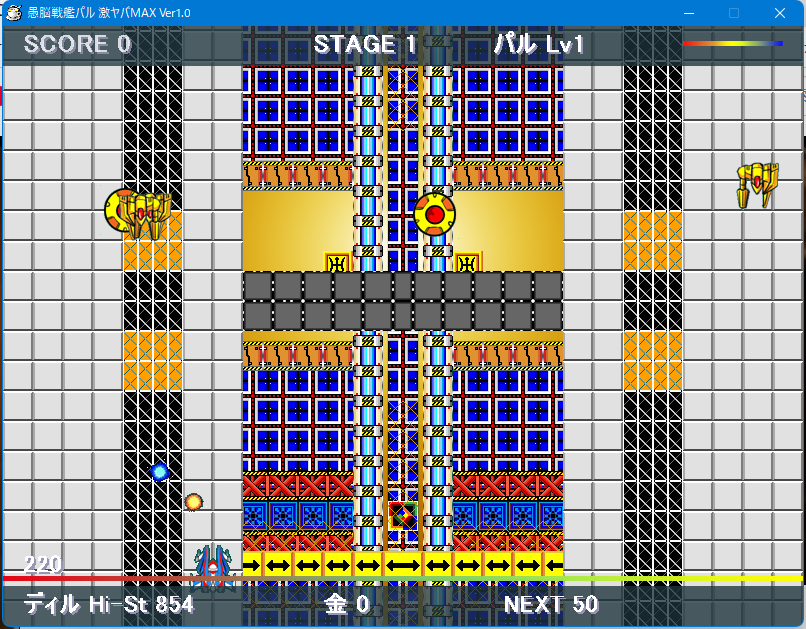Close the game window
Viewport: 806px width, 629px height.
(x=779, y=13)
